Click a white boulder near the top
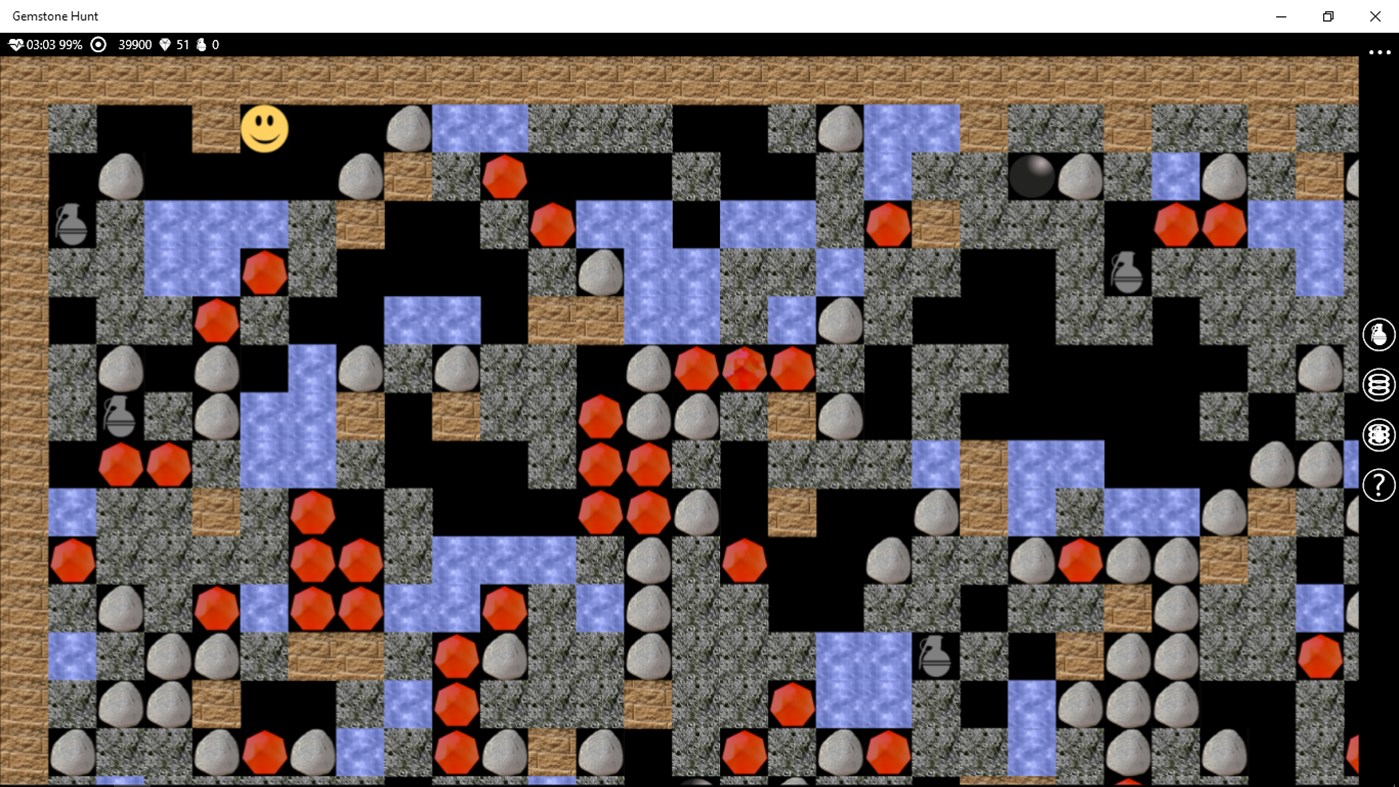This screenshot has height=787, width=1399. pyautogui.click(x=408, y=128)
